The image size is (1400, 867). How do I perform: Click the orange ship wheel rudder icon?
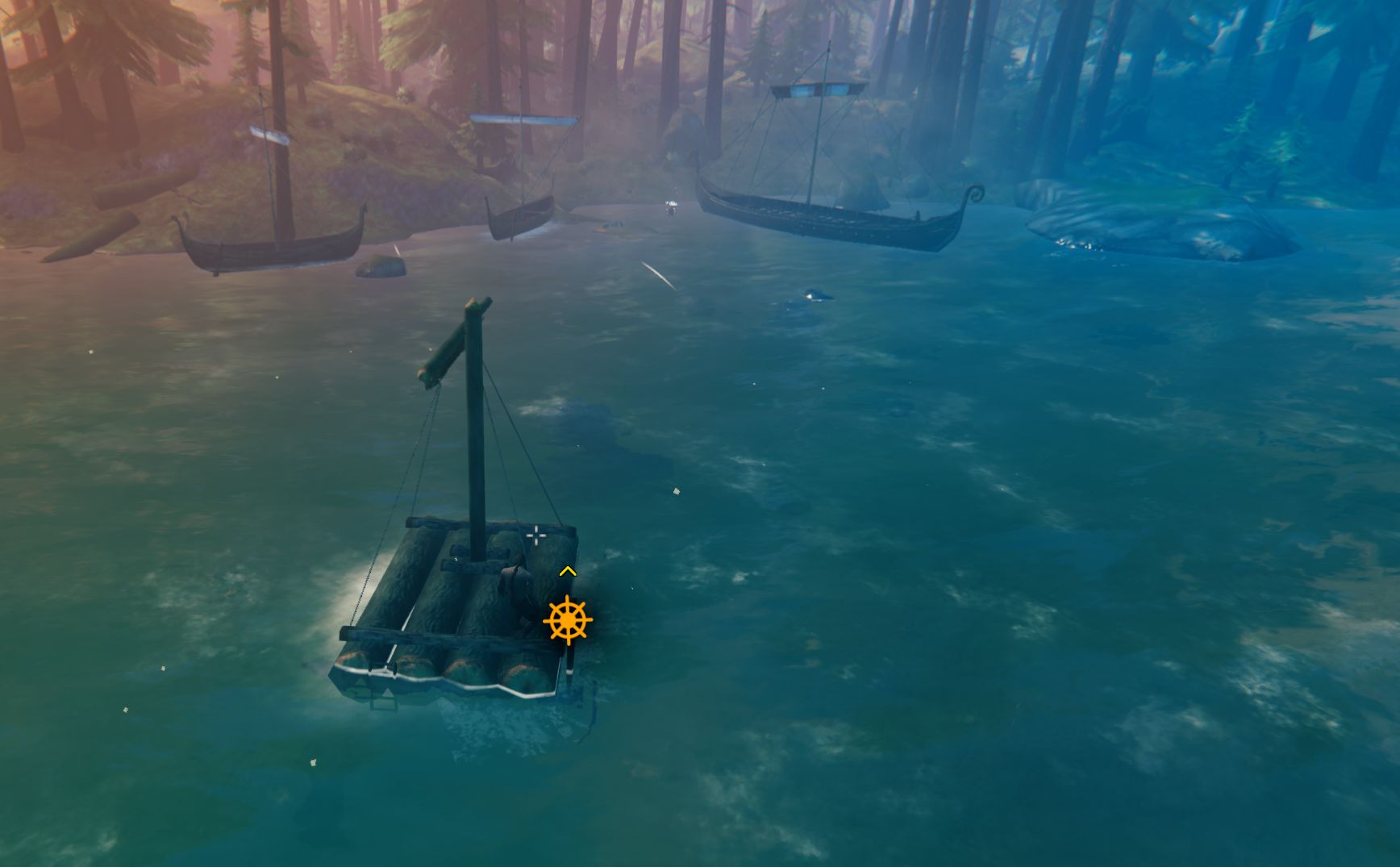tap(568, 620)
